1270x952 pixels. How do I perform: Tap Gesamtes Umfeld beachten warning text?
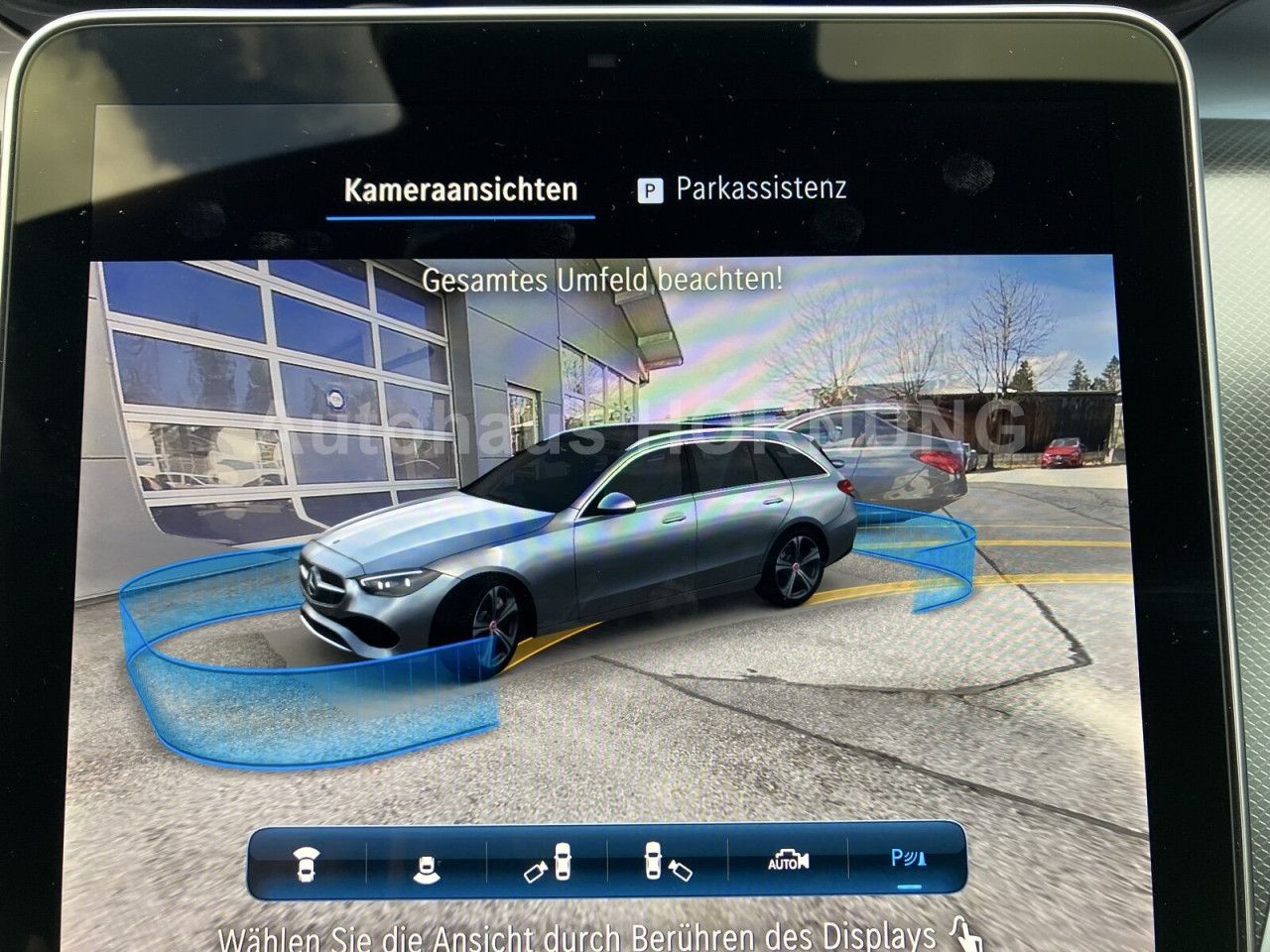(603, 280)
